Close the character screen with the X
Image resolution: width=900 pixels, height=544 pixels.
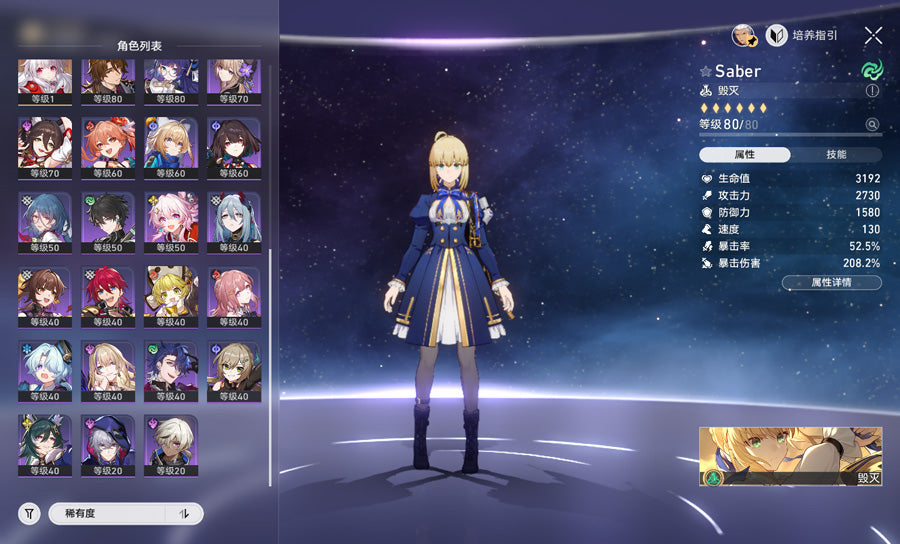[x=873, y=36]
